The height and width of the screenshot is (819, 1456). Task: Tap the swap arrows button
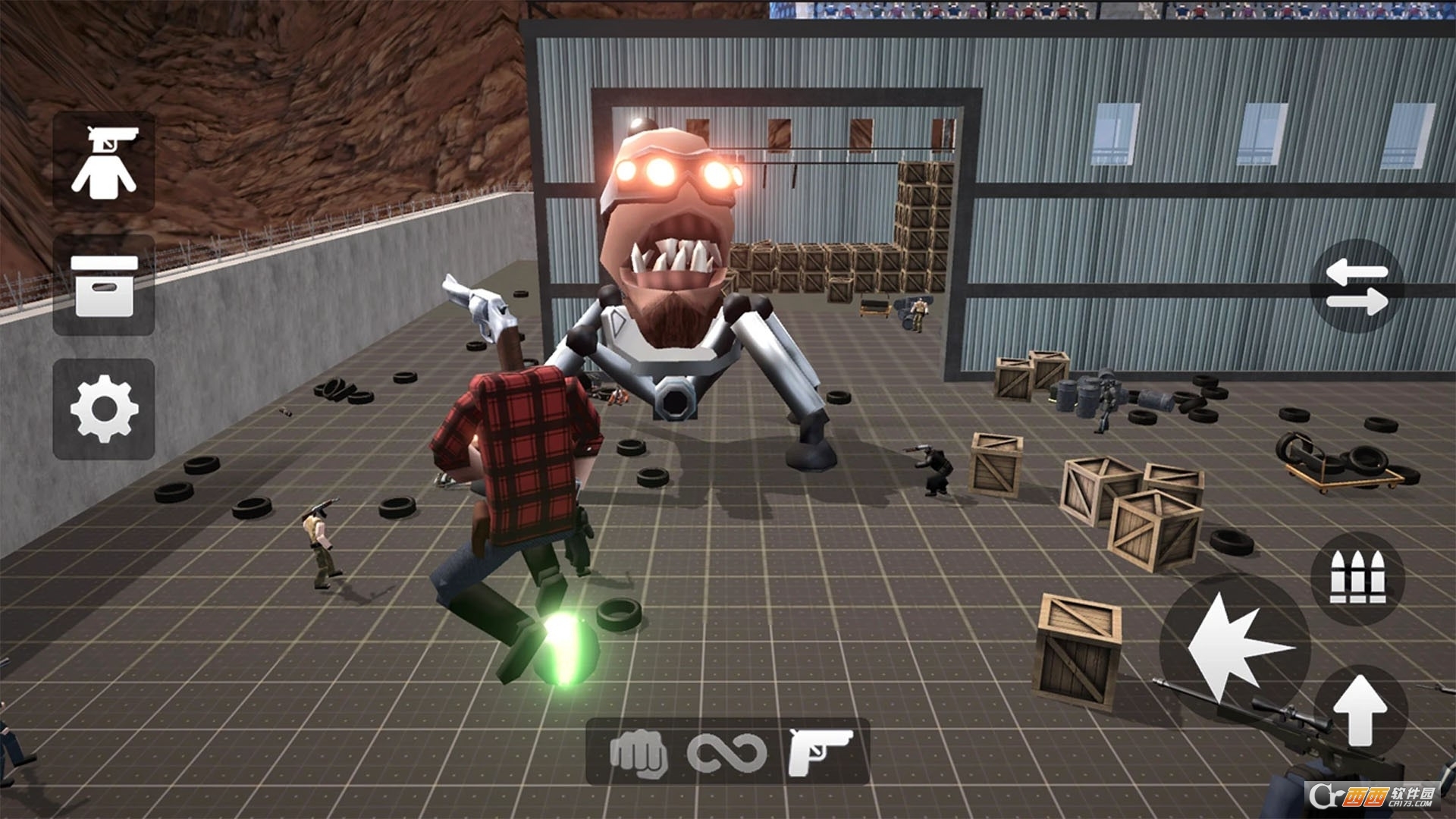point(1357,287)
